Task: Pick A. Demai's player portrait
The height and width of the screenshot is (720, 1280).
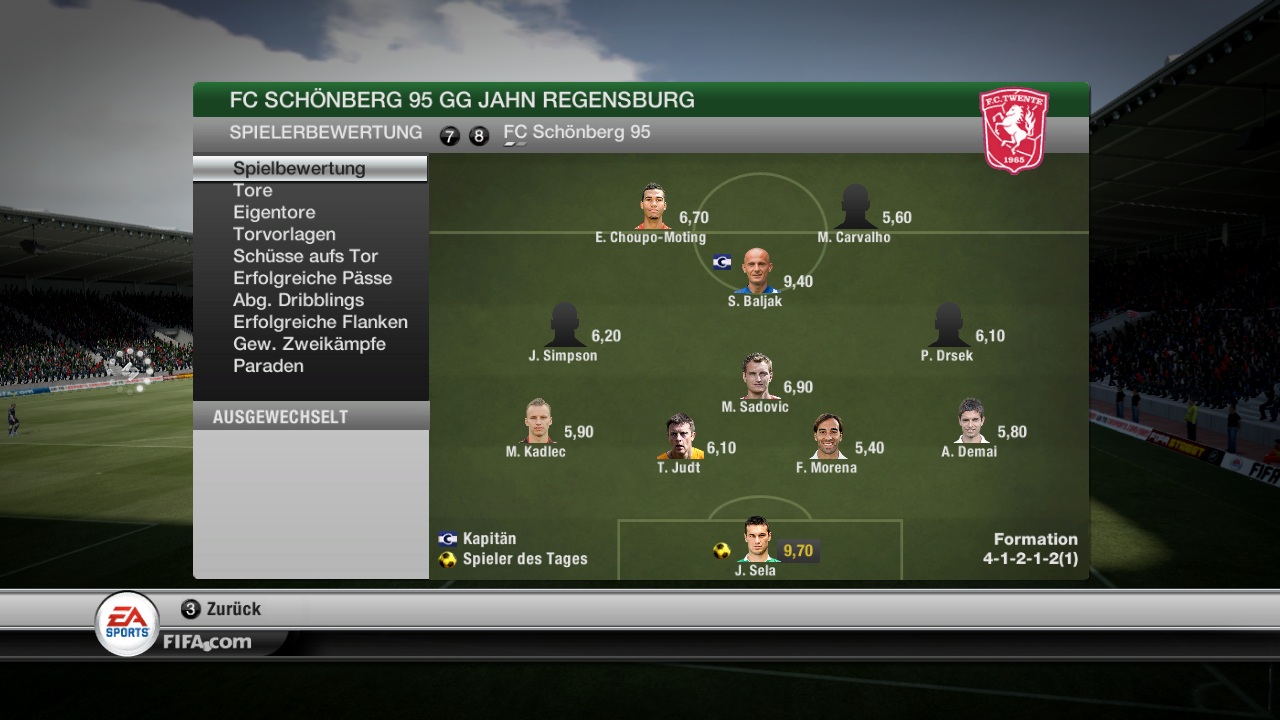Action: pos(971,421)
